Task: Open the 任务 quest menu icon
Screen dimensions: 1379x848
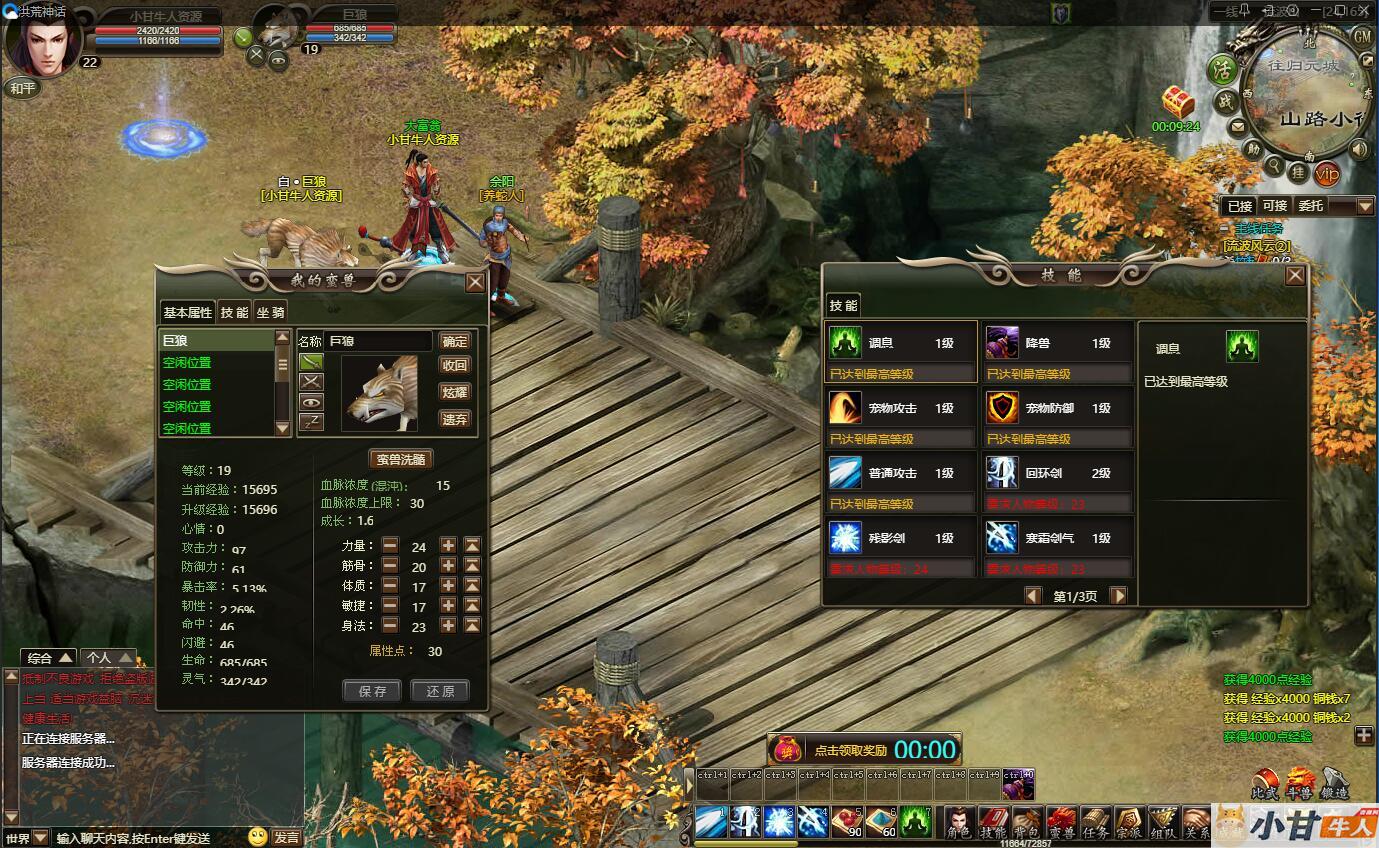Action: (1095, 822)
